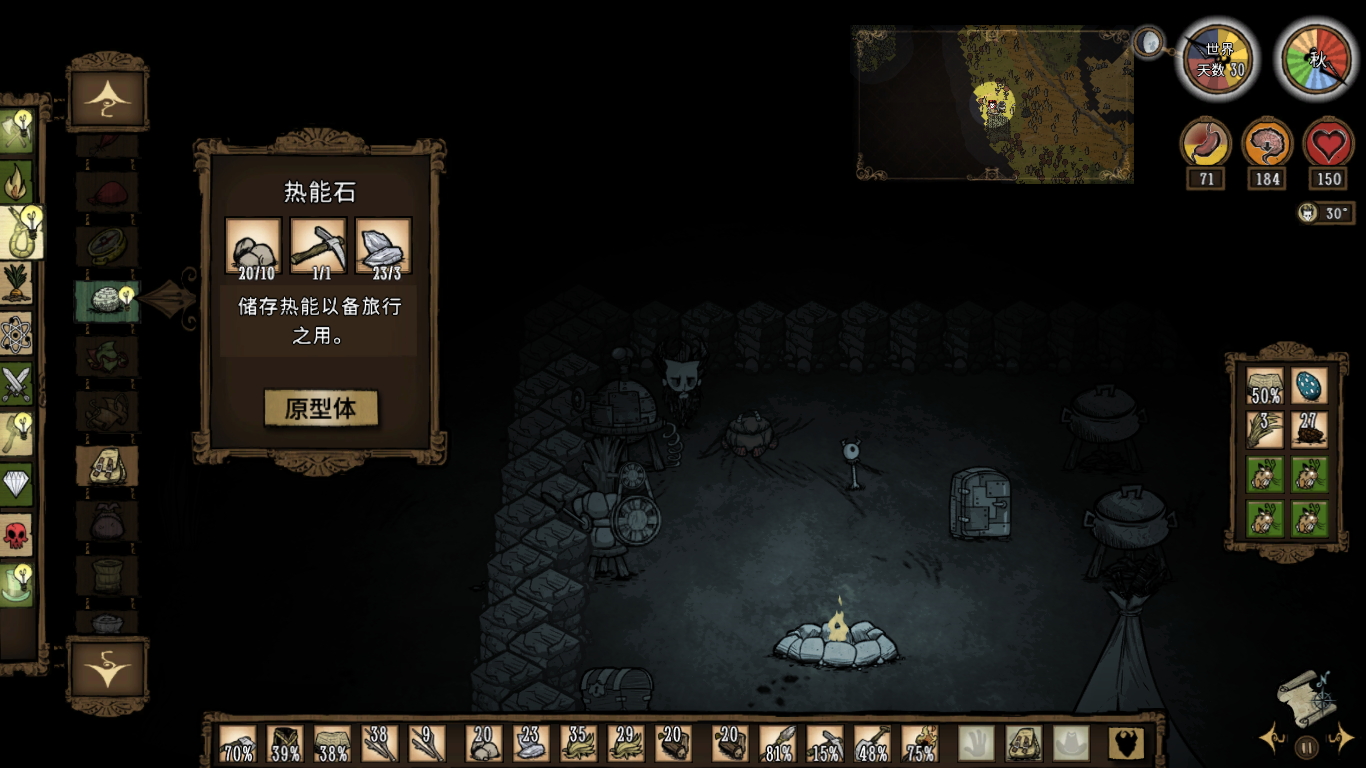The image size is (1366, 768).
Task: Select the thermal stone recipe in the list
Action: (x=107, y=300)
